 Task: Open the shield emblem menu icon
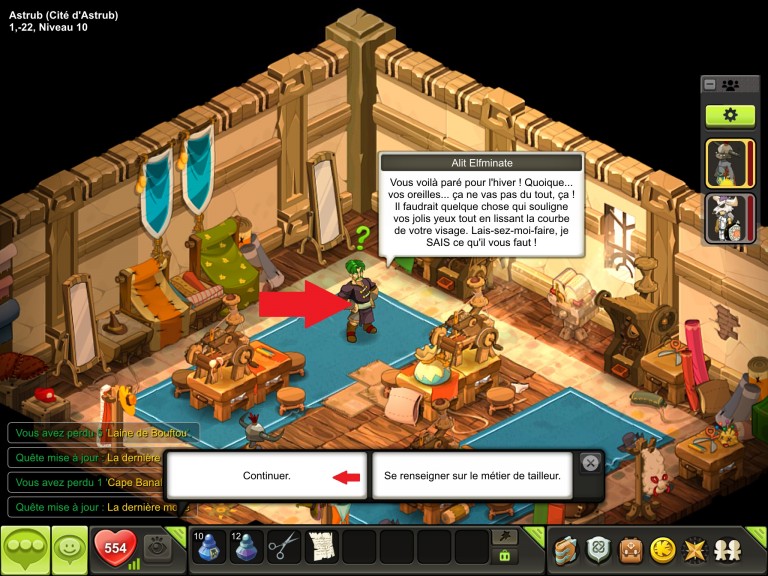point(599,548)
